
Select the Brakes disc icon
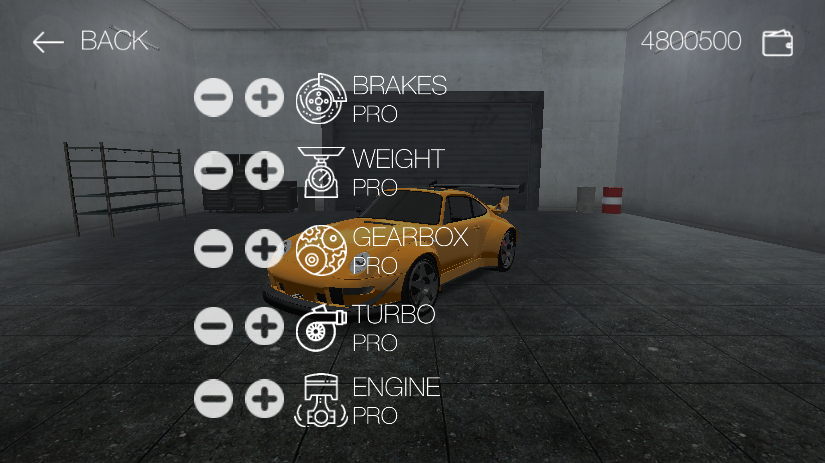[x=321, y=98]
